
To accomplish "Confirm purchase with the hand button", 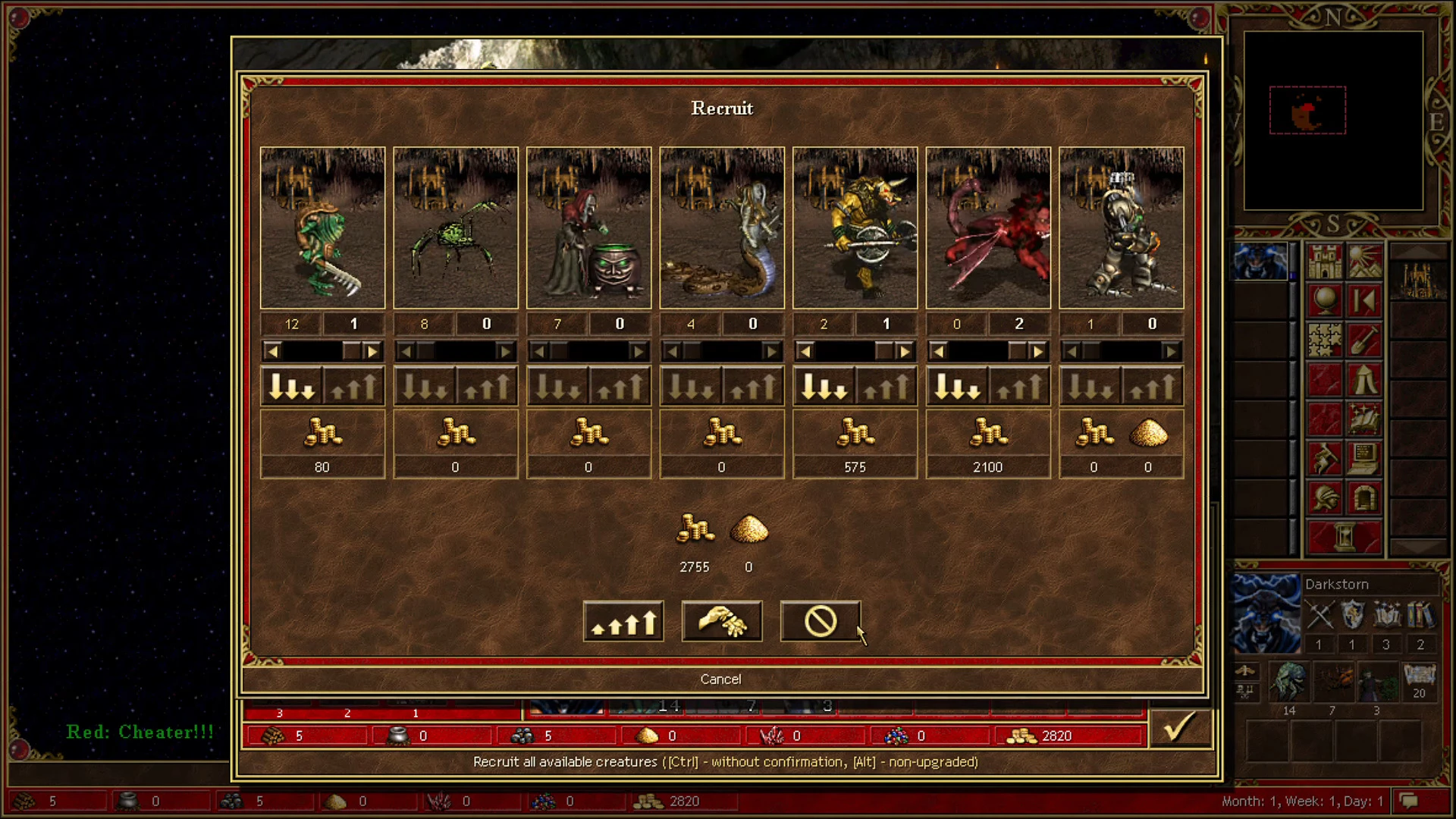I will tap(721, 620).
